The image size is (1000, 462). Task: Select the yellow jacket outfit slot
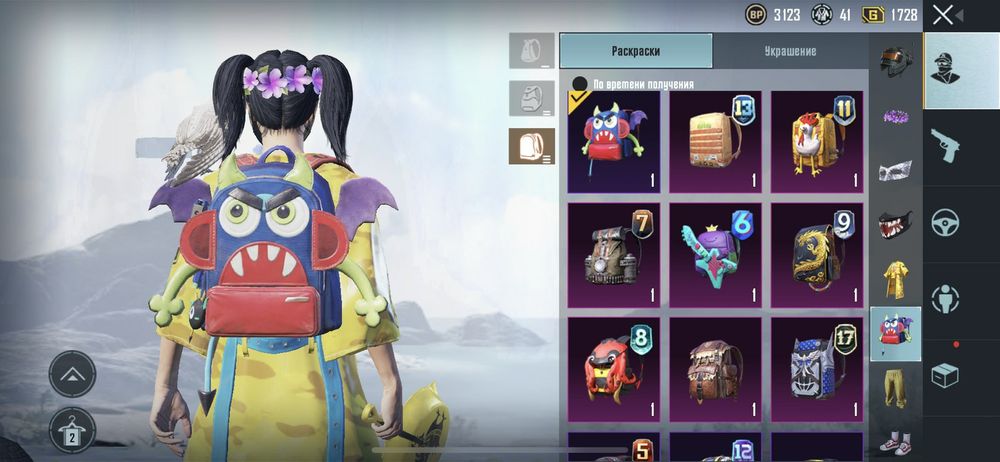click(895, 280)
